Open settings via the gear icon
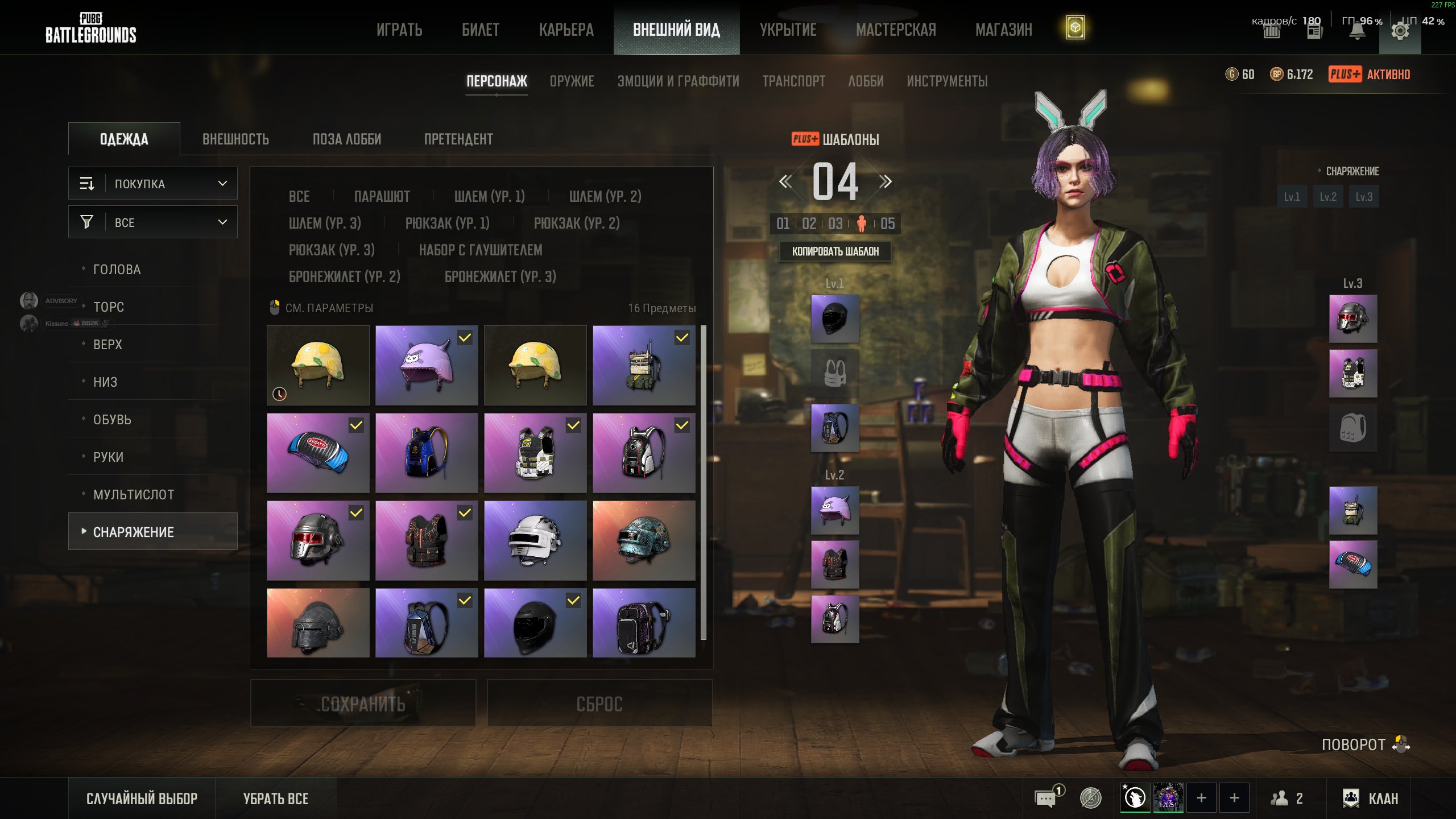This screenshot has width=1456, height=819. coord(1400,31)
